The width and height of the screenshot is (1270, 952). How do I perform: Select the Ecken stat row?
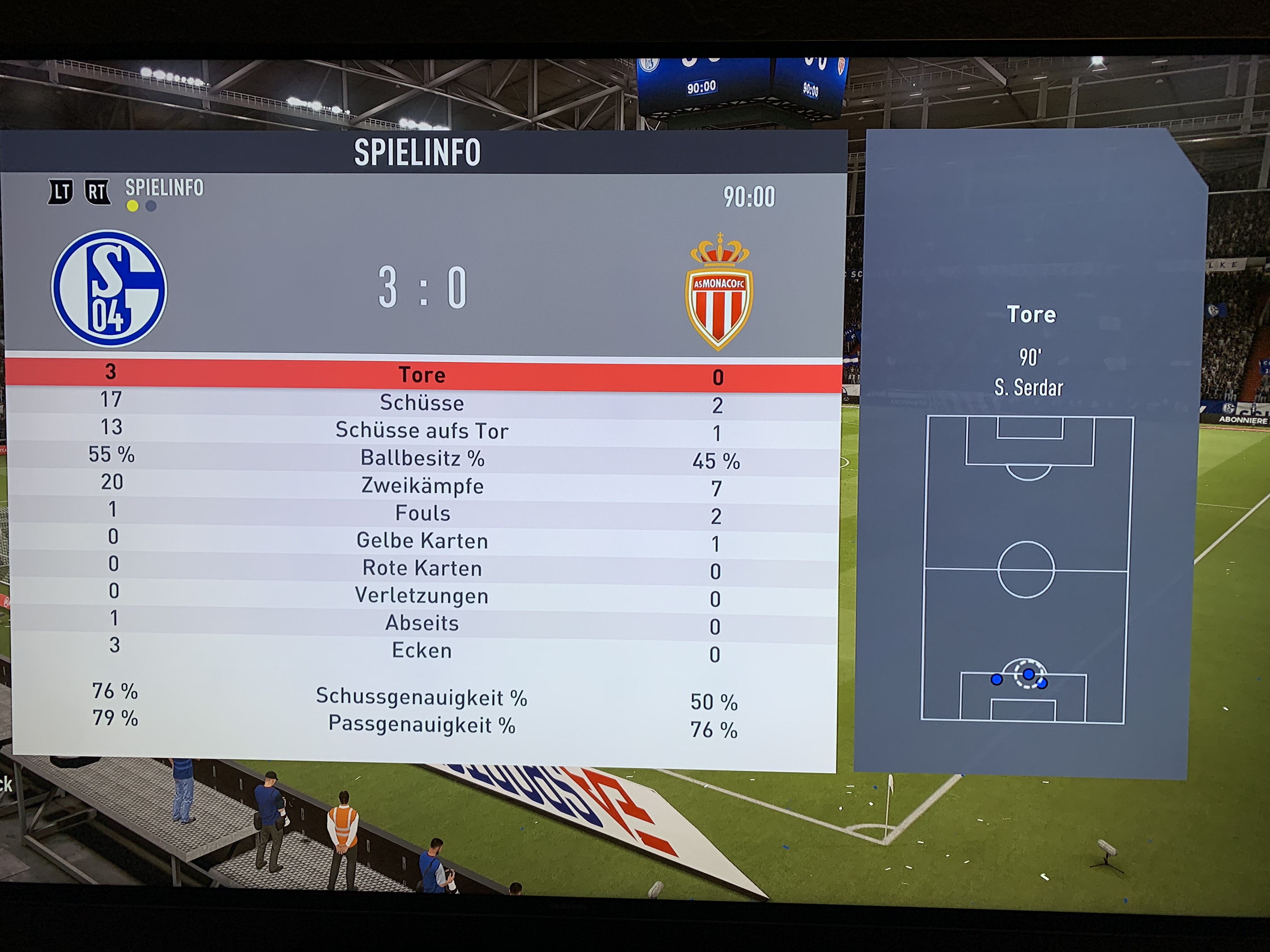422,651
